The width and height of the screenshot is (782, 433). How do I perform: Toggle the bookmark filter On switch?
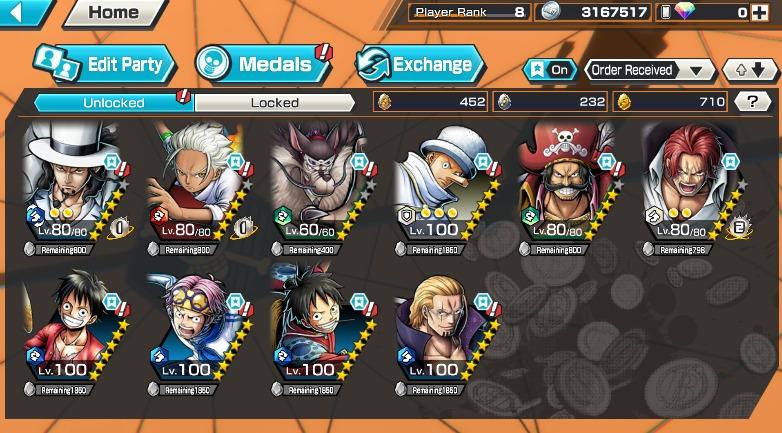[550, 70]
